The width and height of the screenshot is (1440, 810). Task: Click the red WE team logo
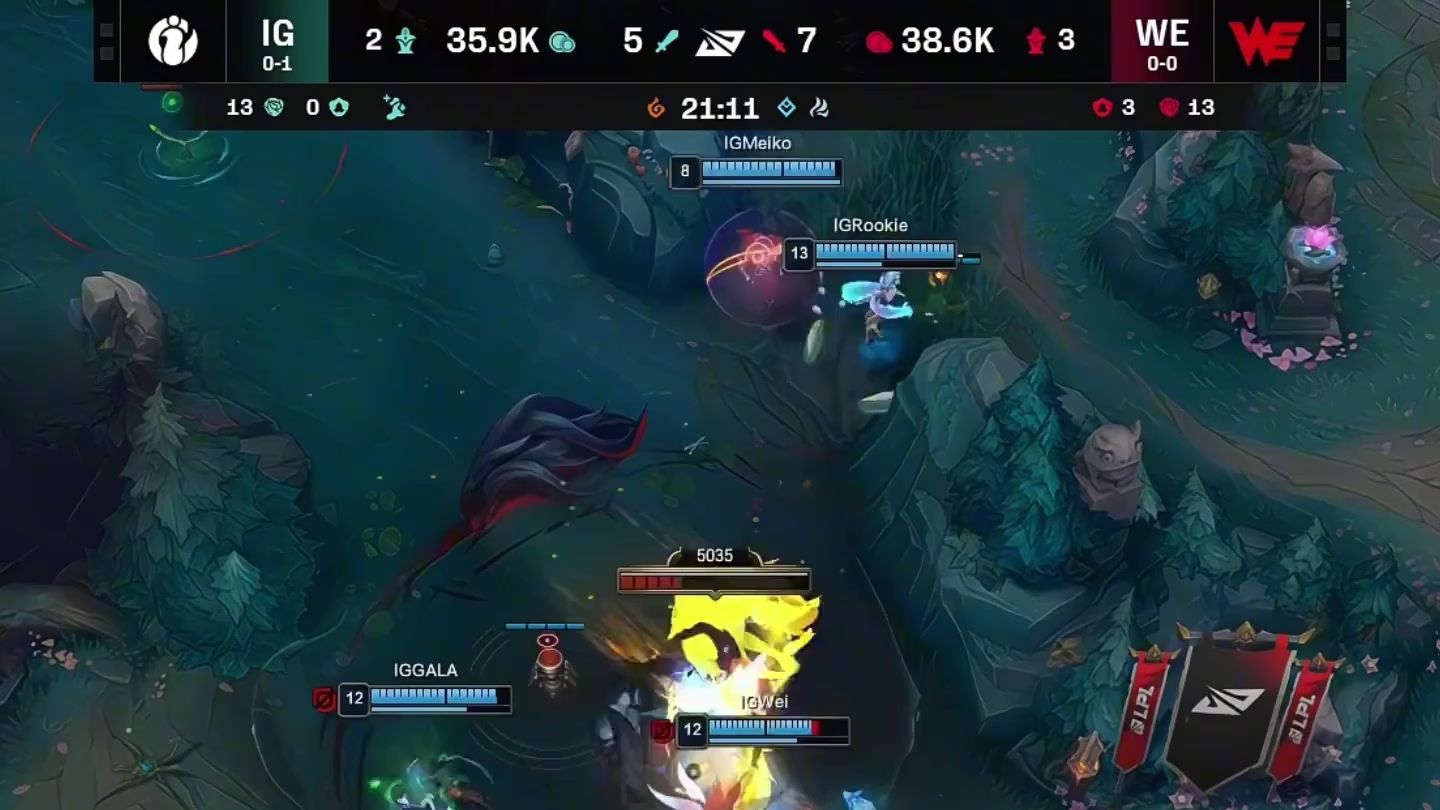pyautogui.click(x=1265, y=41)
